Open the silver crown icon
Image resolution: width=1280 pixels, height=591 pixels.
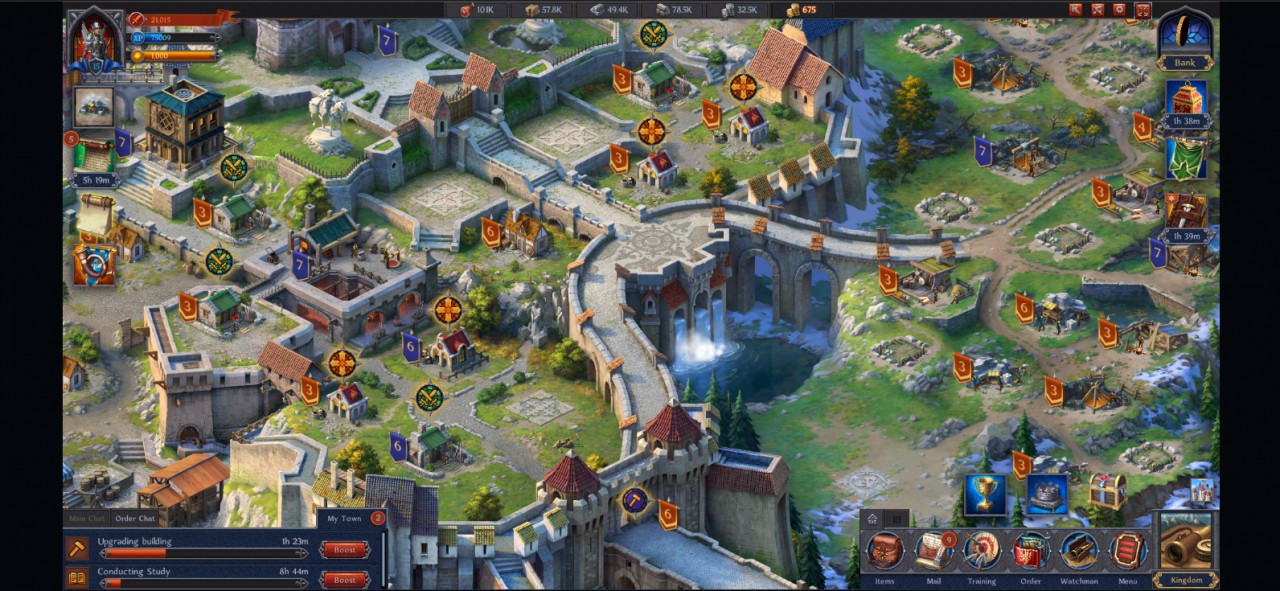(x=1046, y=495)
